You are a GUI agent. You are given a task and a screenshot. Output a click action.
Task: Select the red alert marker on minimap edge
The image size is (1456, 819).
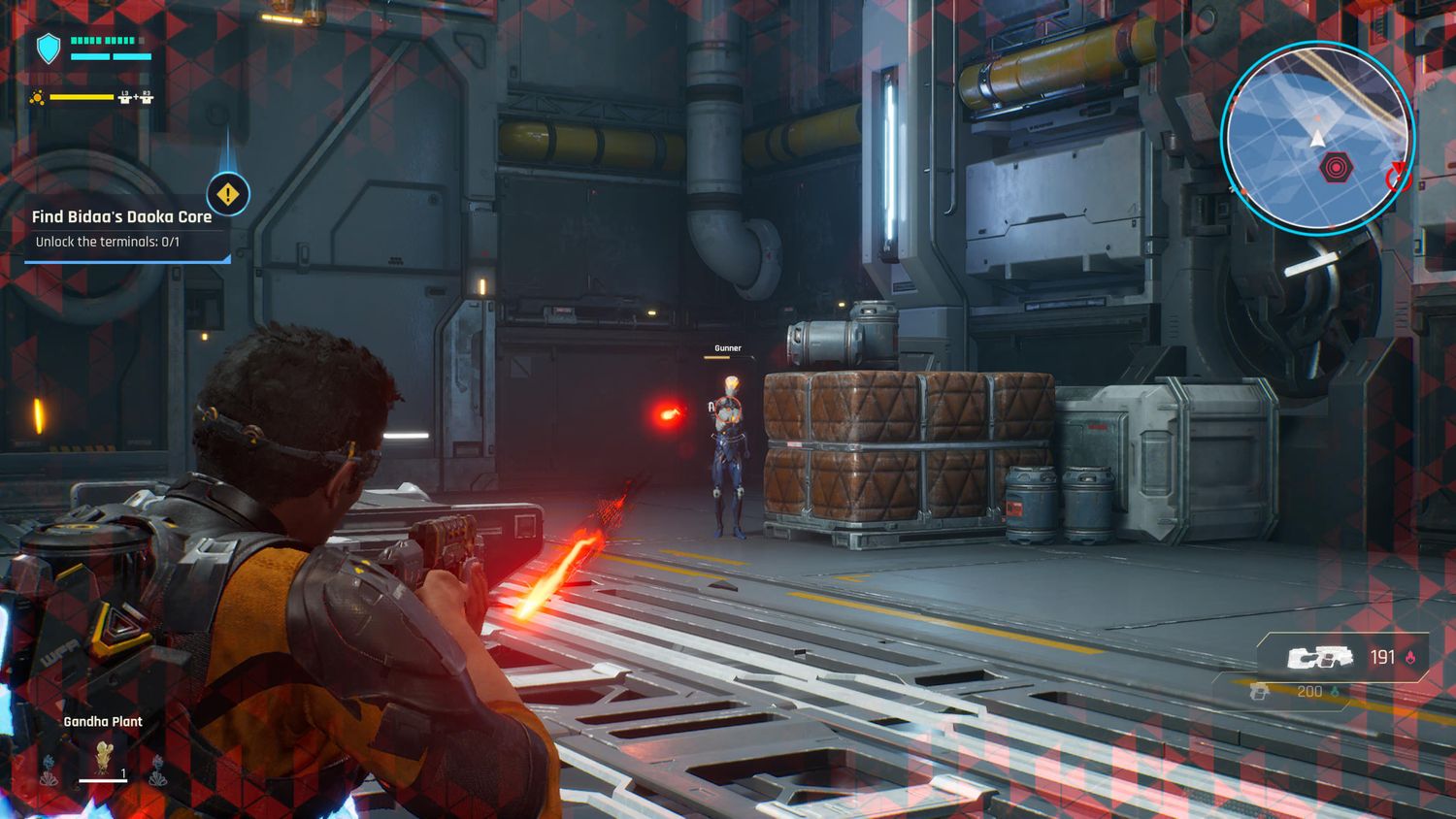tap(1396, 176)
